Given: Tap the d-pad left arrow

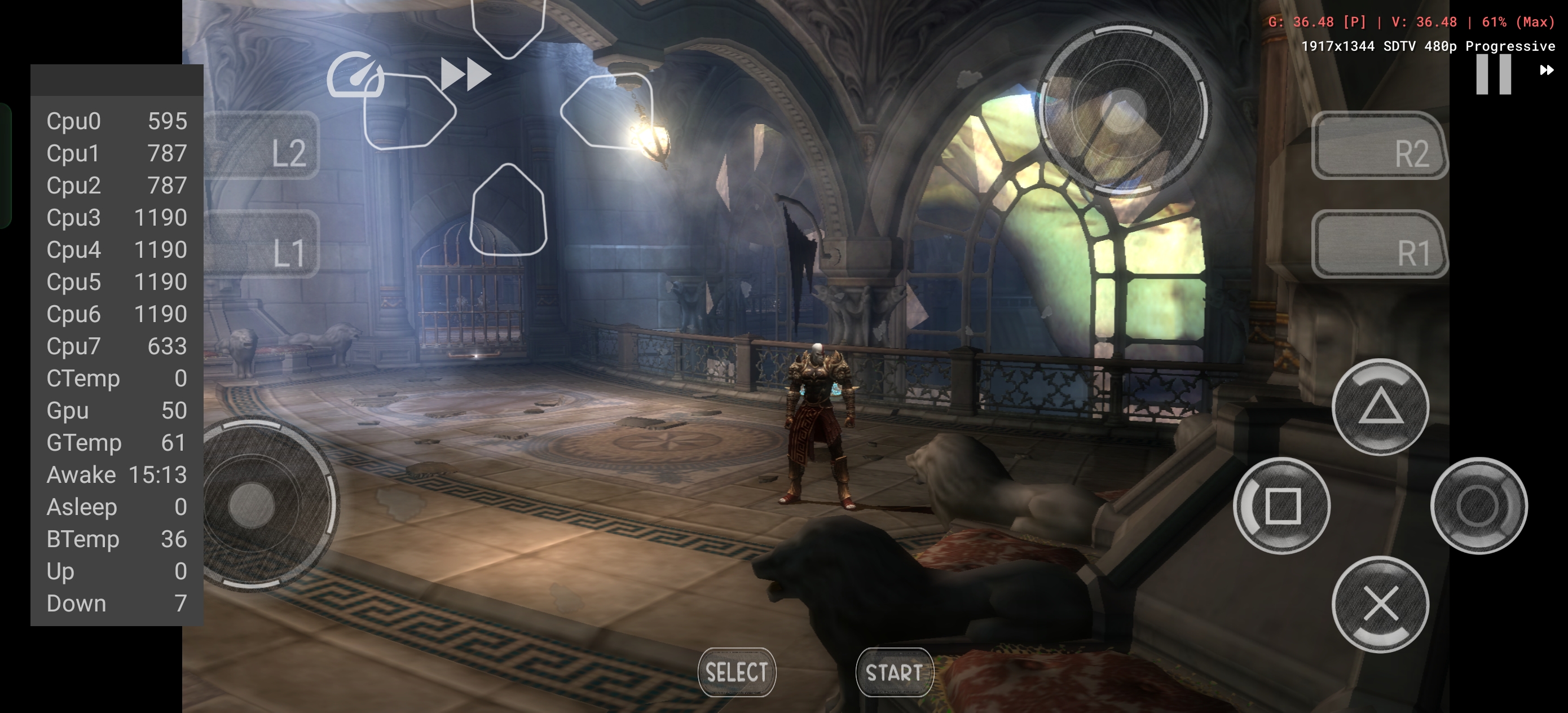Looking at the screenshot, I should (x=409, y=111).
